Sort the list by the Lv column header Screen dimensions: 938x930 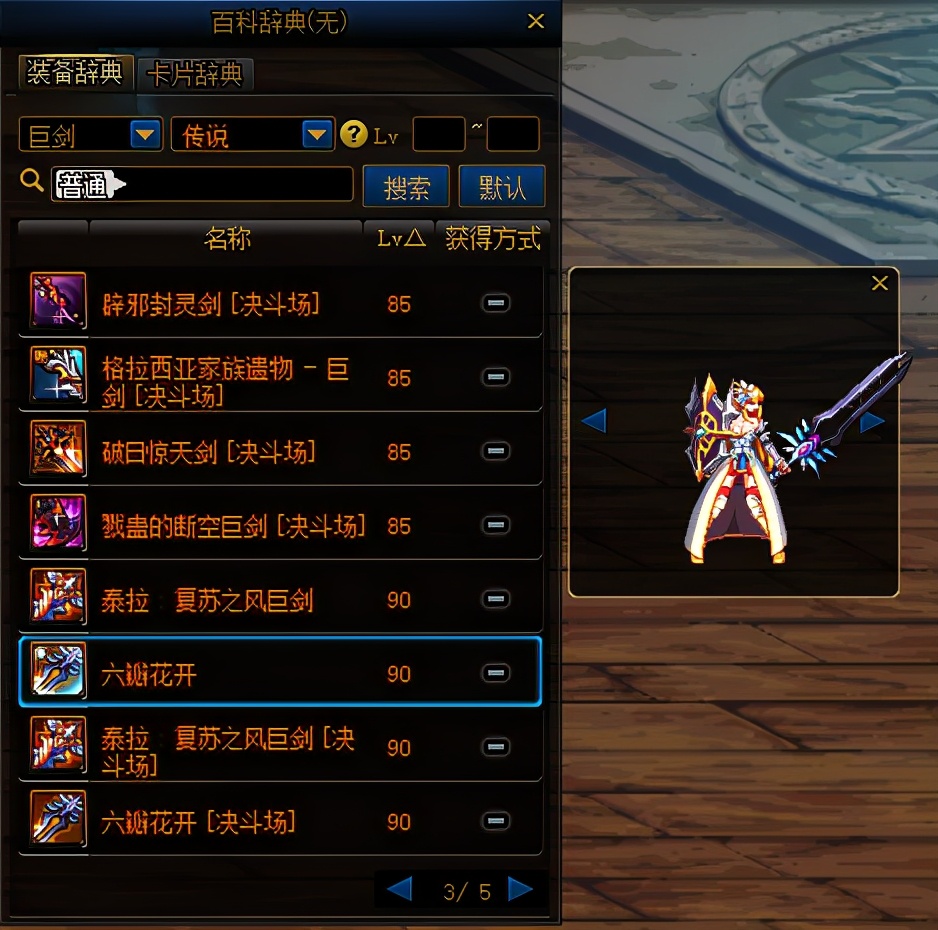pyautogui.click(x=400, y=238)
